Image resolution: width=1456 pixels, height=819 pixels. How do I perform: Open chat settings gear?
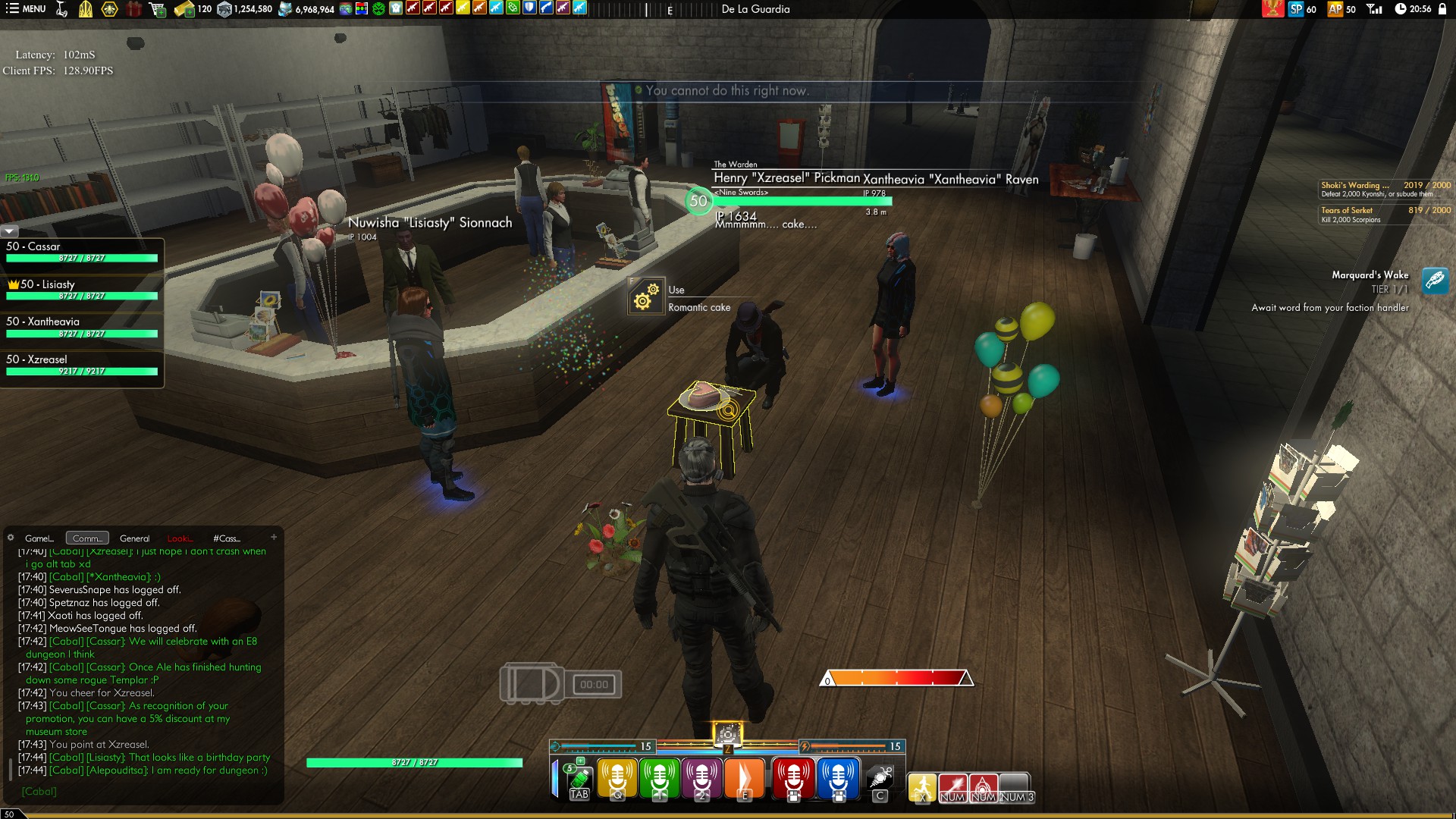11,538
